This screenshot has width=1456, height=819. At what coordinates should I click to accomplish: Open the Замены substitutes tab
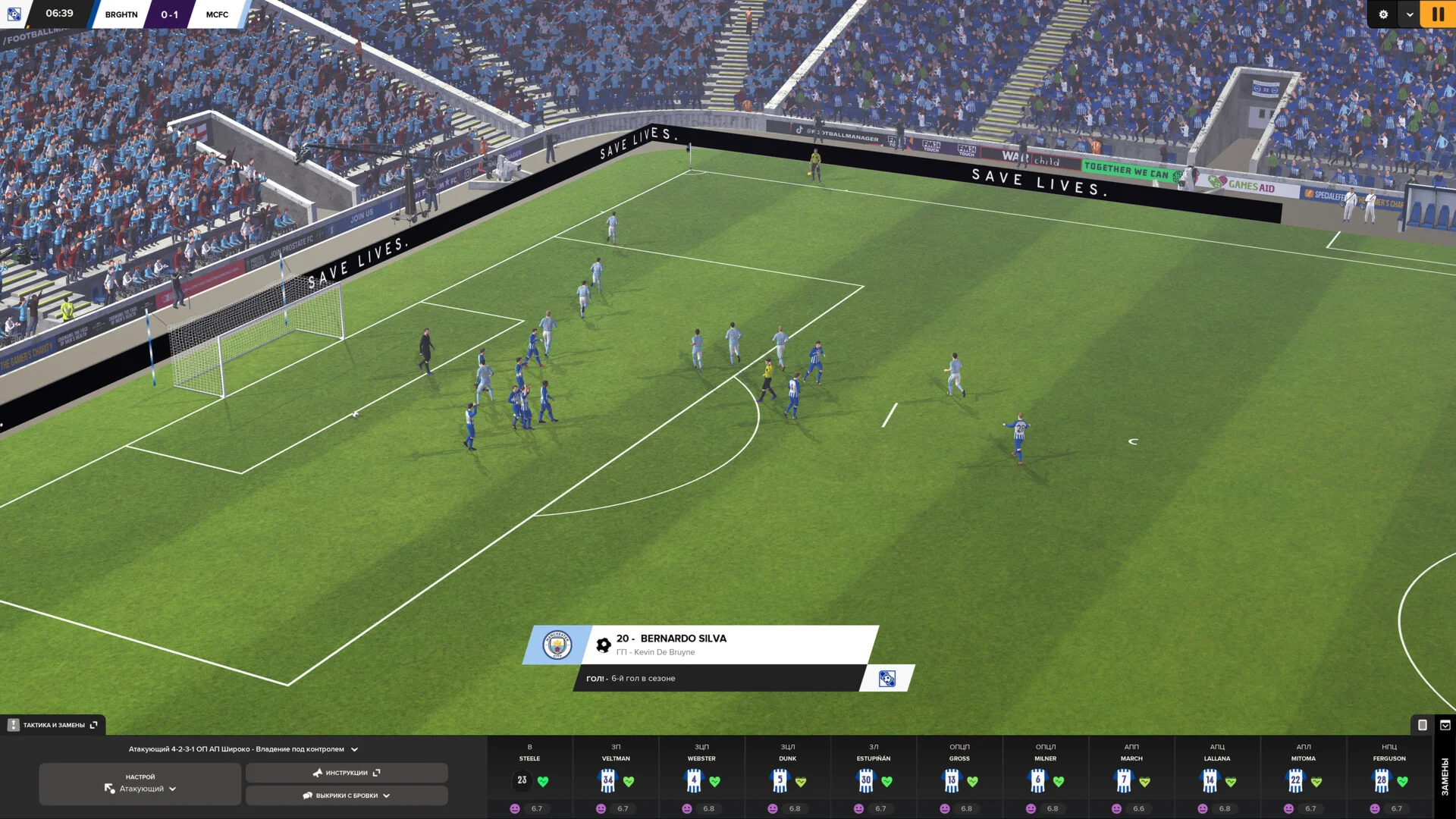(1445, 777)
